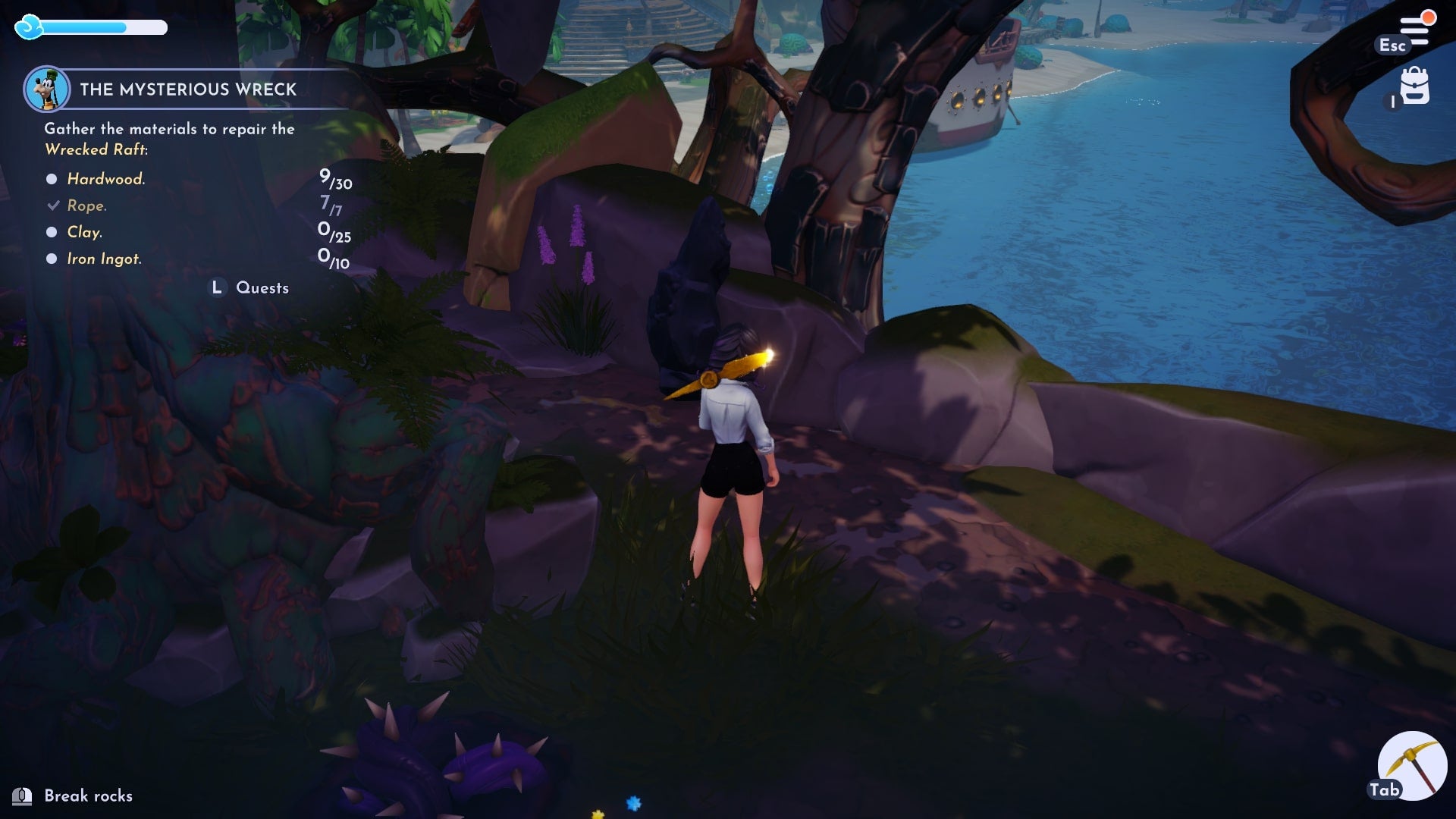Open the backpack inventory icon
The width and height of the screenshot is (1456, 819).
pos(1417,86)
